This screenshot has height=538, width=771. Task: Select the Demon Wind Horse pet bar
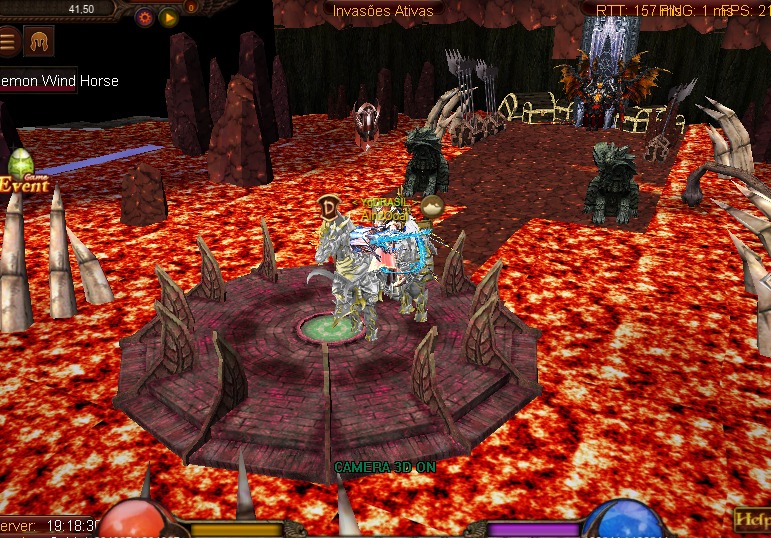[x=59, y=81]
